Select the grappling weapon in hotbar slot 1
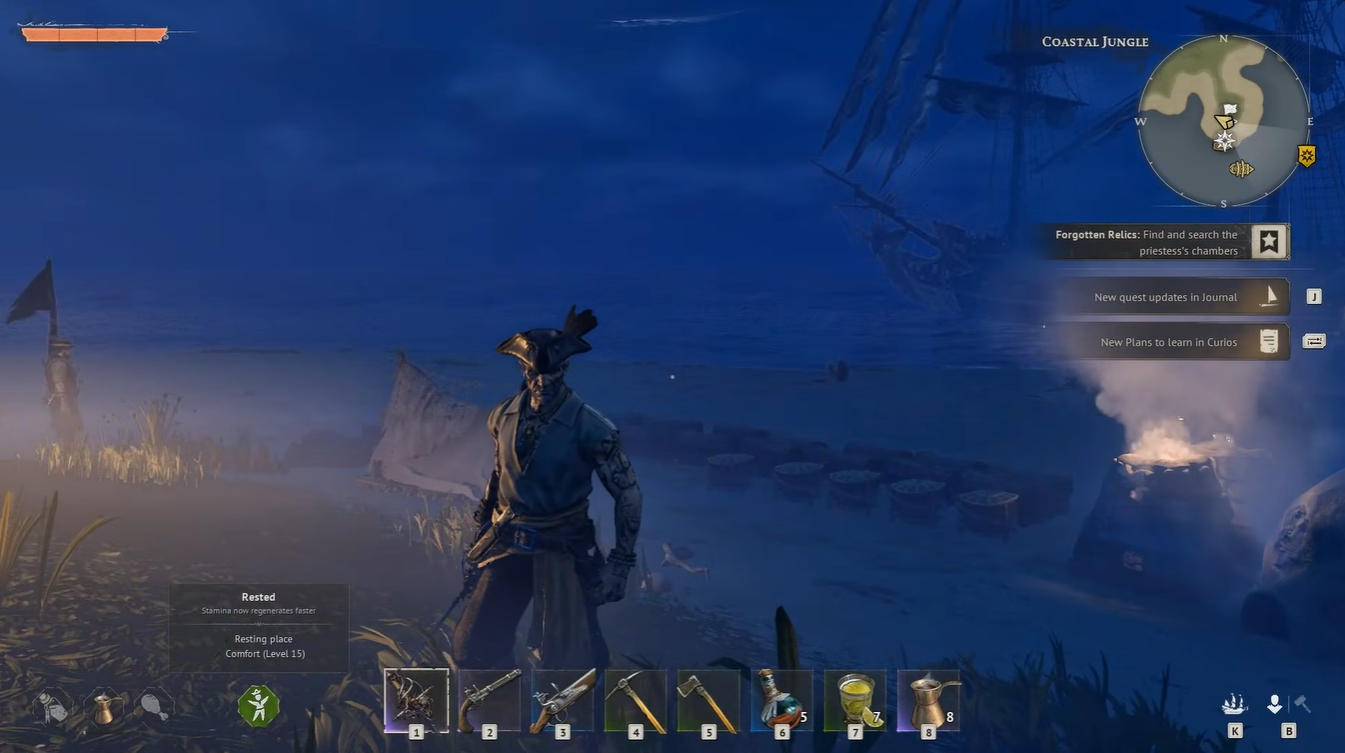The height and width of the screenshot is (753, 1345). pyautogui.click(x=416, y=697)
